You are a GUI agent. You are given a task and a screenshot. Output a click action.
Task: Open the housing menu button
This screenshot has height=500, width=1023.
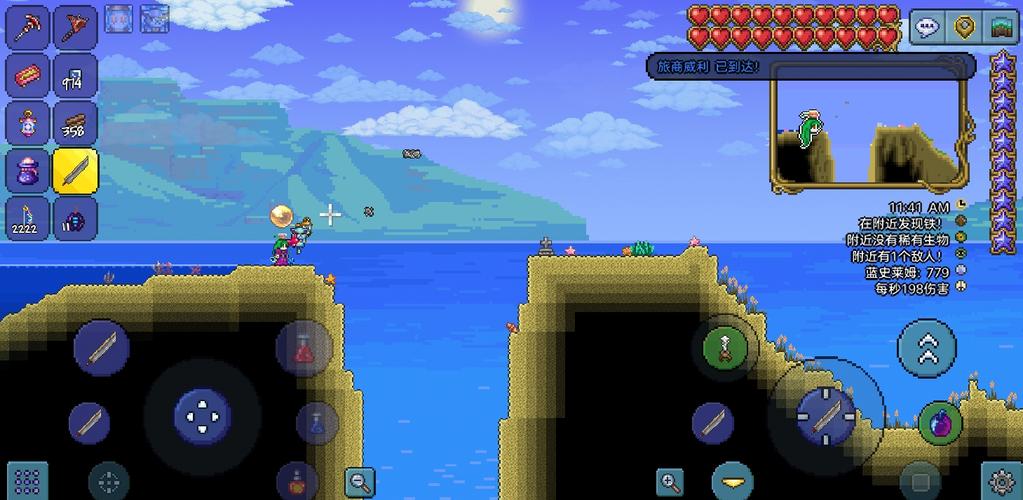1001,28
